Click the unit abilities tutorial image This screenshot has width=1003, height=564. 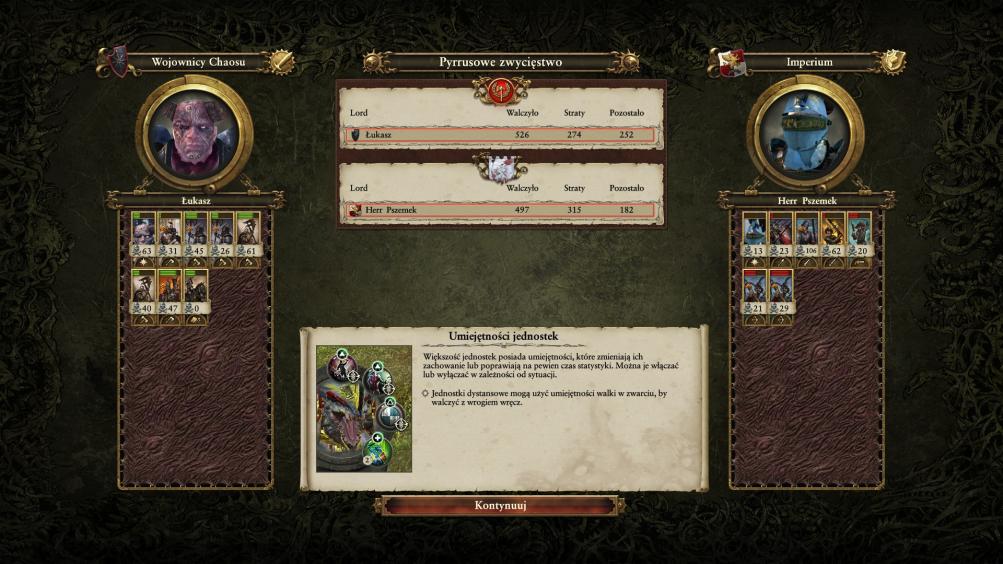click(x=364, y=408)
